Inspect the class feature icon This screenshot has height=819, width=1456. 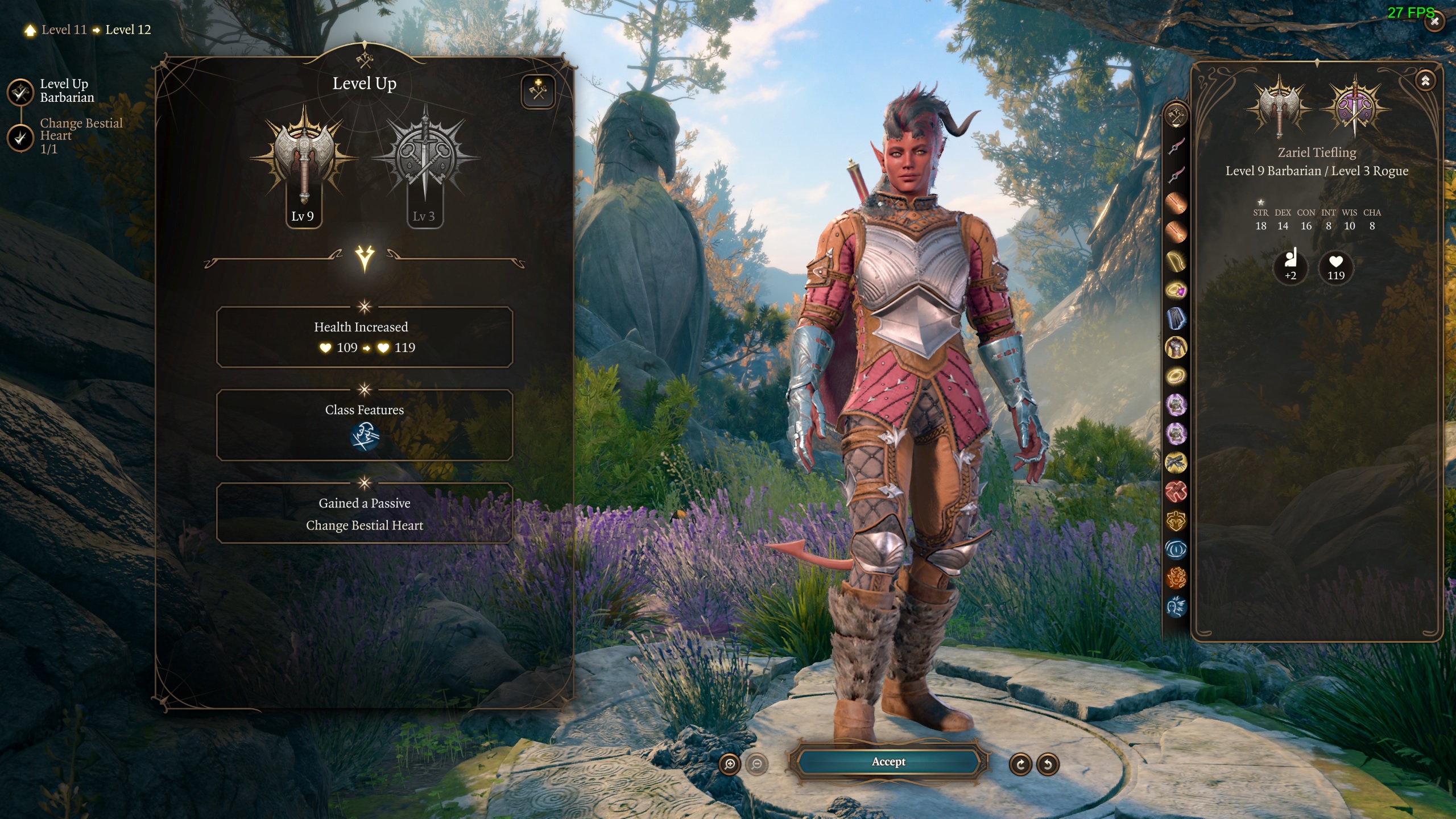[x=365, y=437]
